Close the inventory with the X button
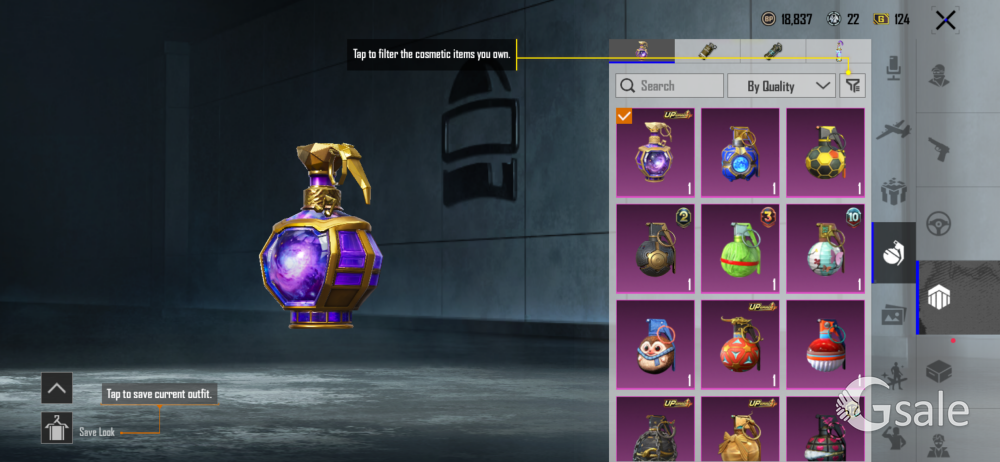 tap(945, 20)
